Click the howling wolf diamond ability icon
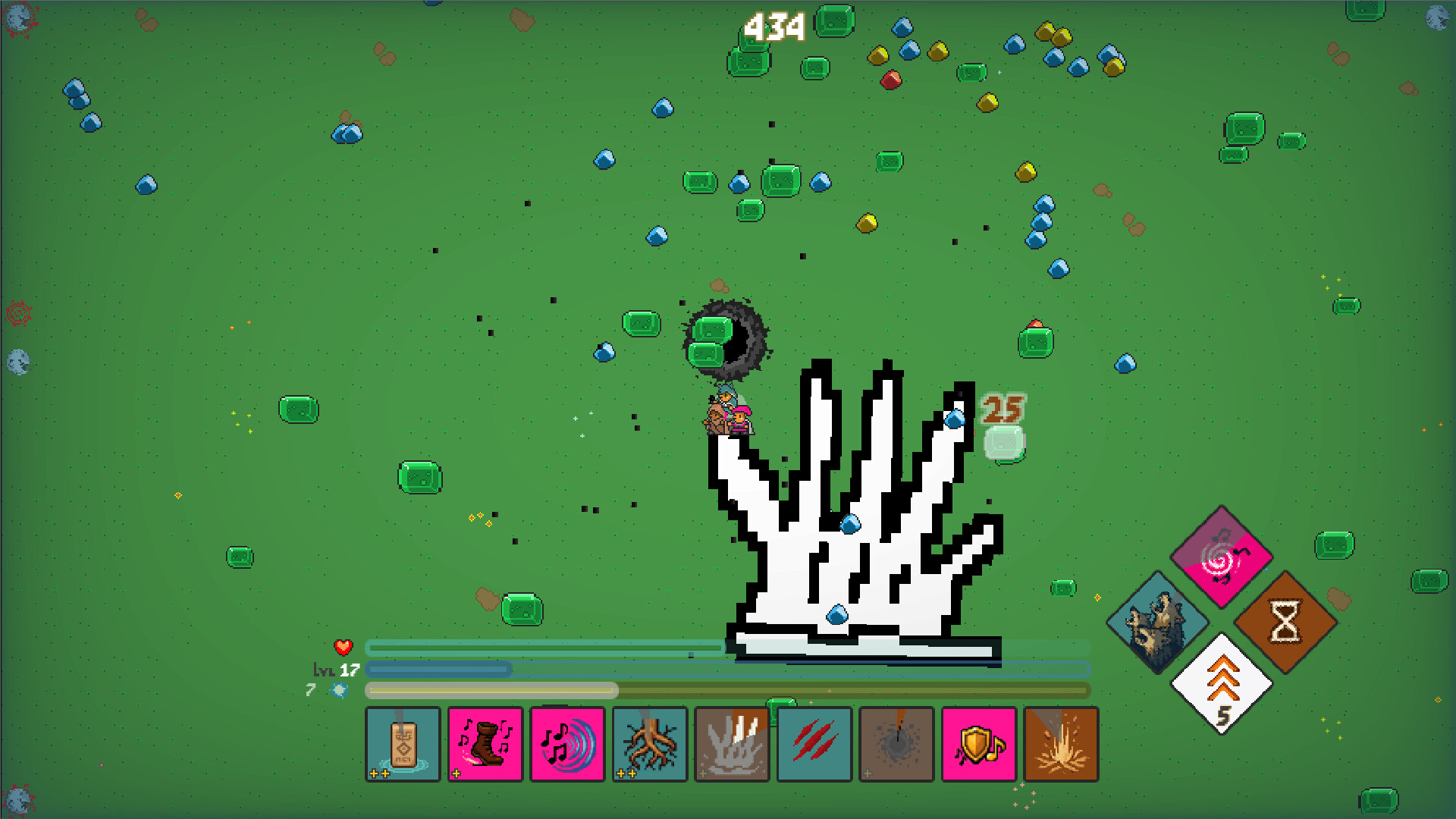This screenshot has width=1456, height=819. pyautogui.click(x=1158, y=620)
